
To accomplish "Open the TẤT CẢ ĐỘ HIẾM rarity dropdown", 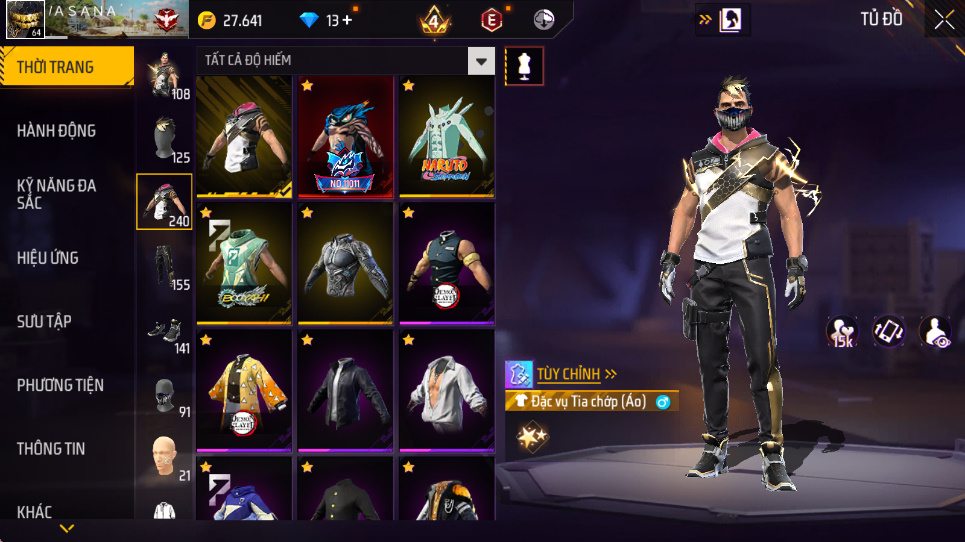I will coord(483,61).
